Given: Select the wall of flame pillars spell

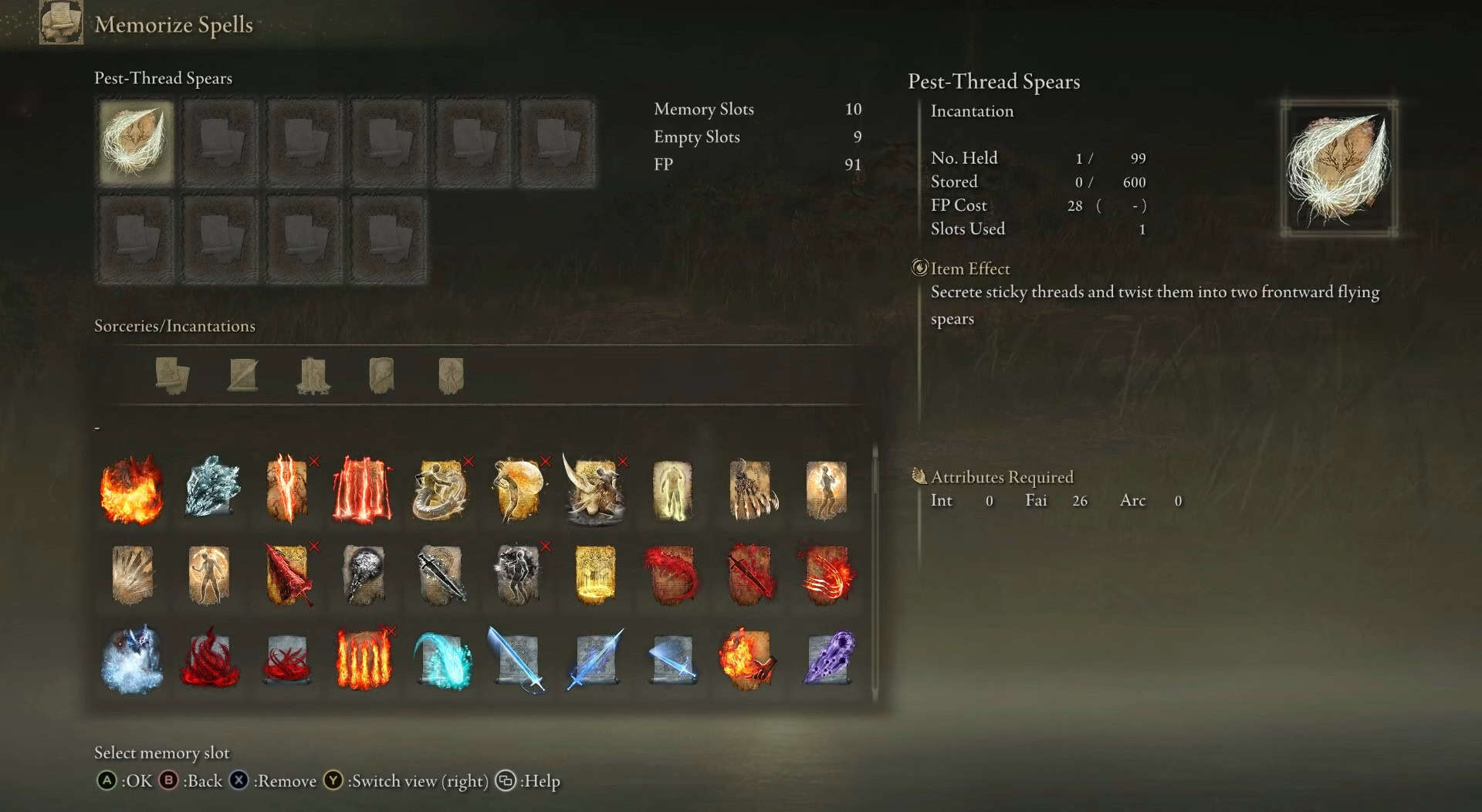Looking at the screenshot, I should (364, 660).
